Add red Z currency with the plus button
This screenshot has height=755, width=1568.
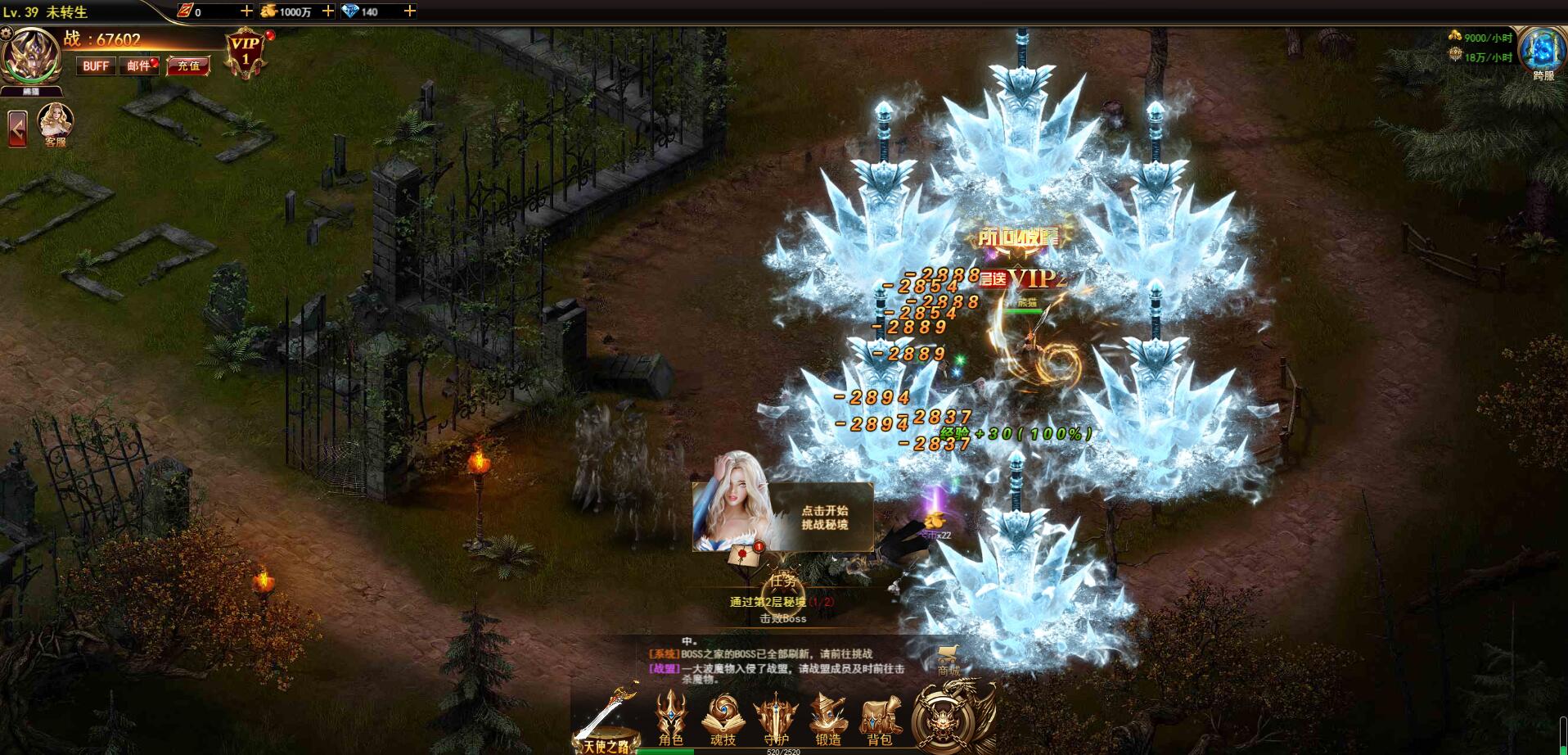click(246, 11)
